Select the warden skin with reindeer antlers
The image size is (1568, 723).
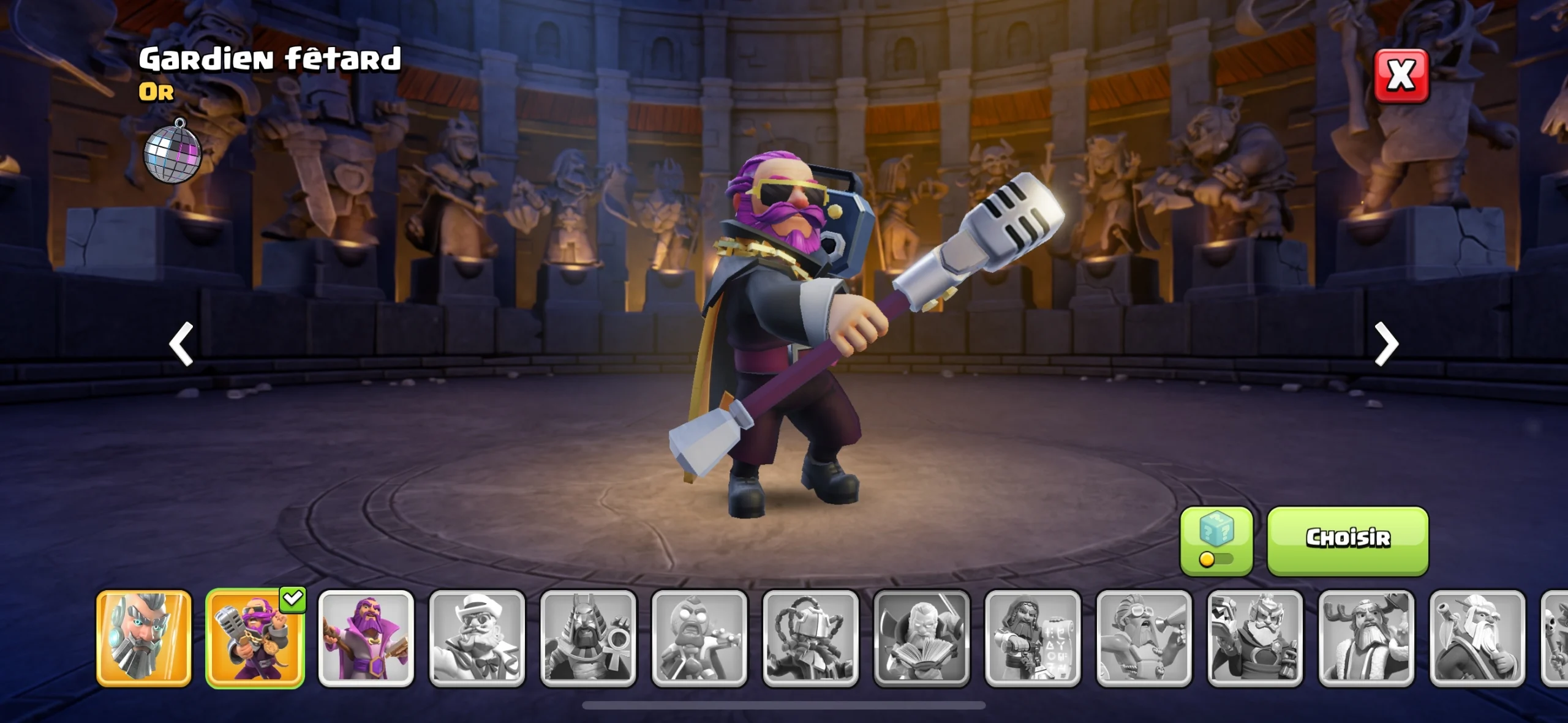(x=1366, y=637)
